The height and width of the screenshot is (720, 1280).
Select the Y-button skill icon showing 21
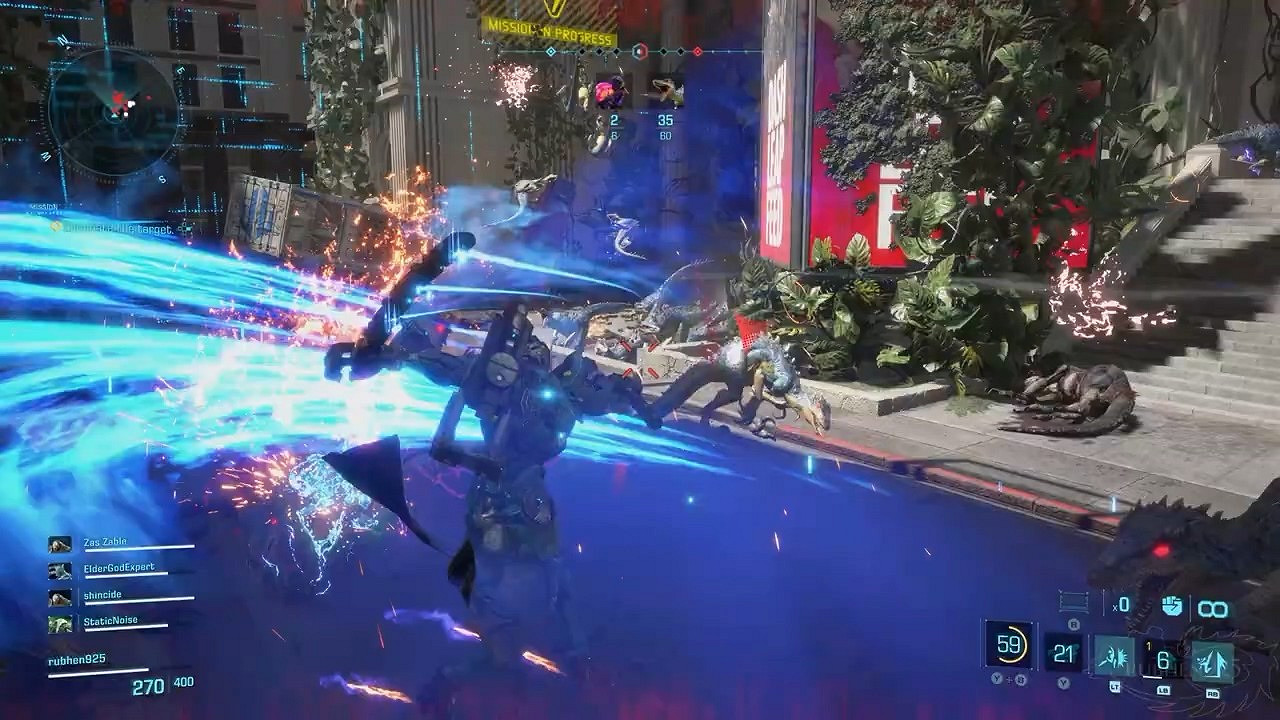[x=1062, y=652]
